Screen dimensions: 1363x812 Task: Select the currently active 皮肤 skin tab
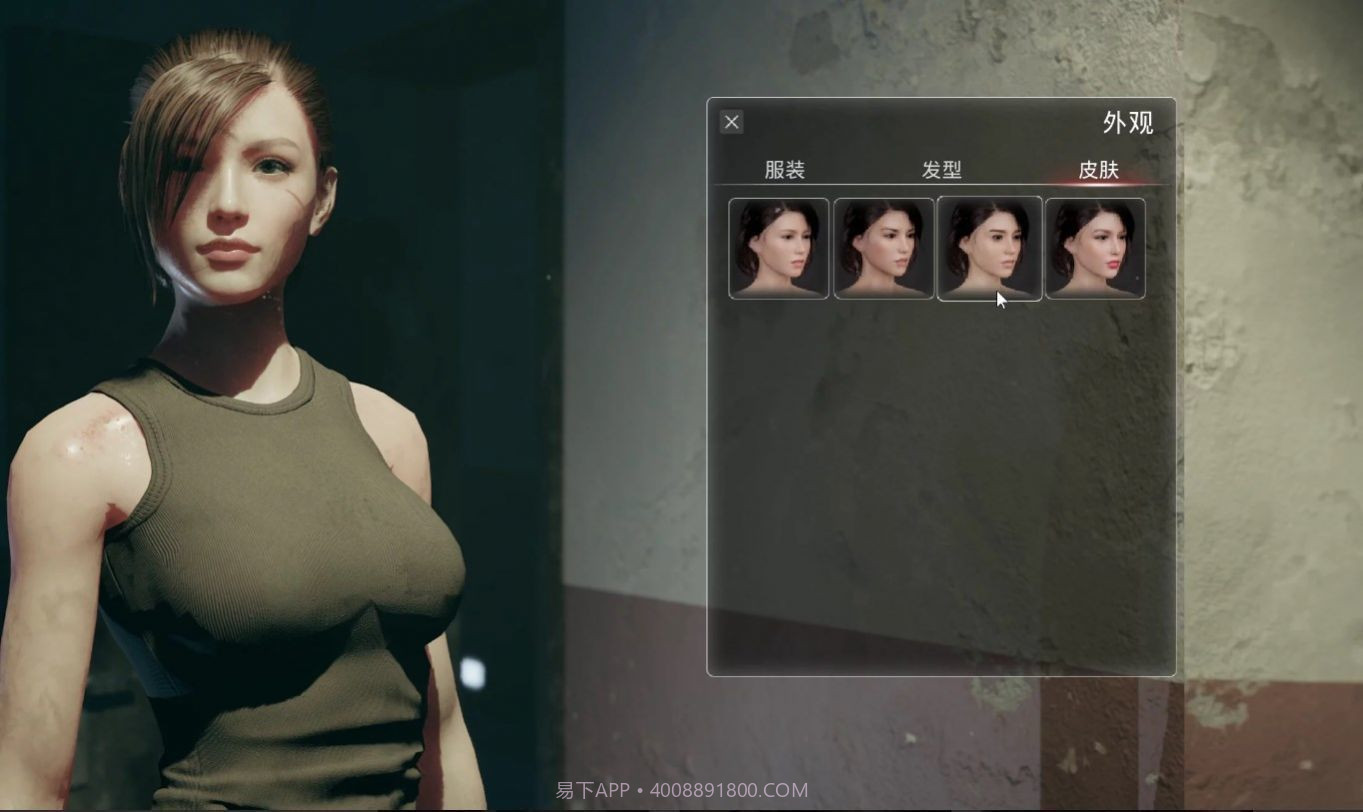1099,171
